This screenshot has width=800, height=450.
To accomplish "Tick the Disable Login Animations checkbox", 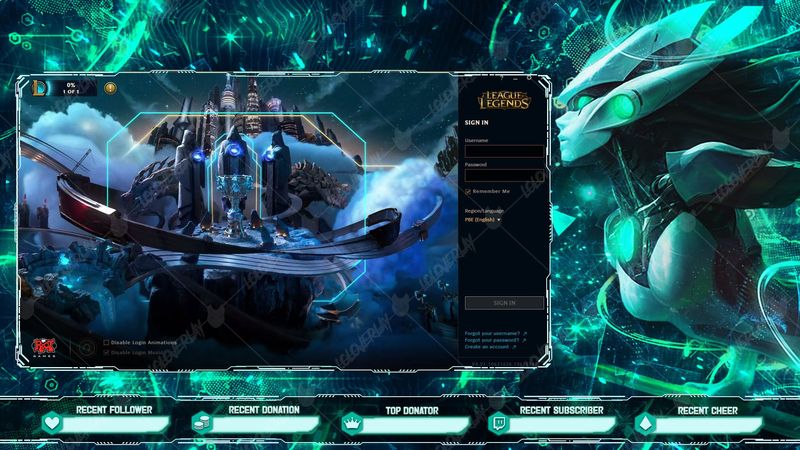I will click(x=107, y=342).
